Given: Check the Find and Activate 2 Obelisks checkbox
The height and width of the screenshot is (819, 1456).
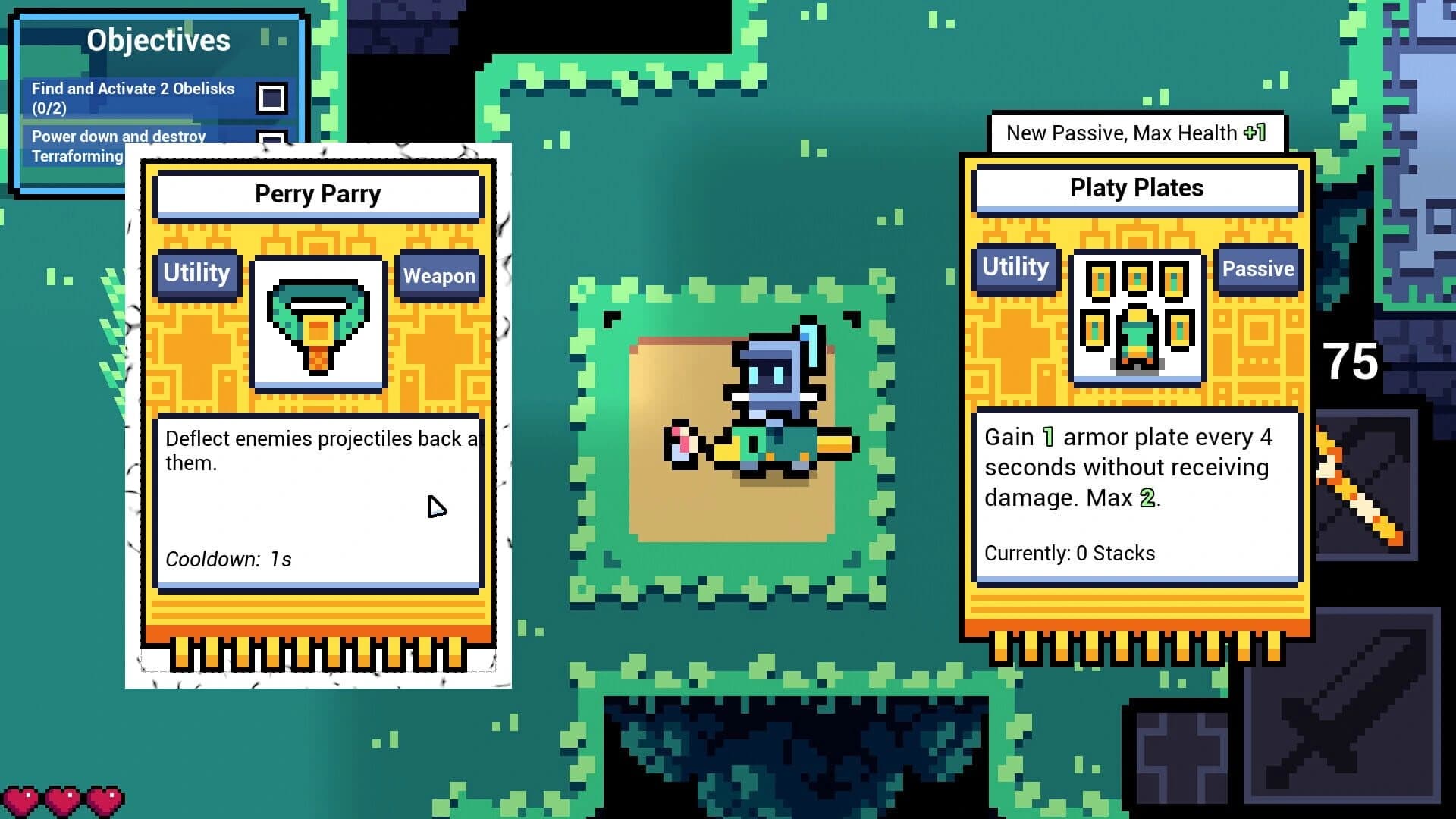Looking at the screenshot, I should click(x=271, y=97).
